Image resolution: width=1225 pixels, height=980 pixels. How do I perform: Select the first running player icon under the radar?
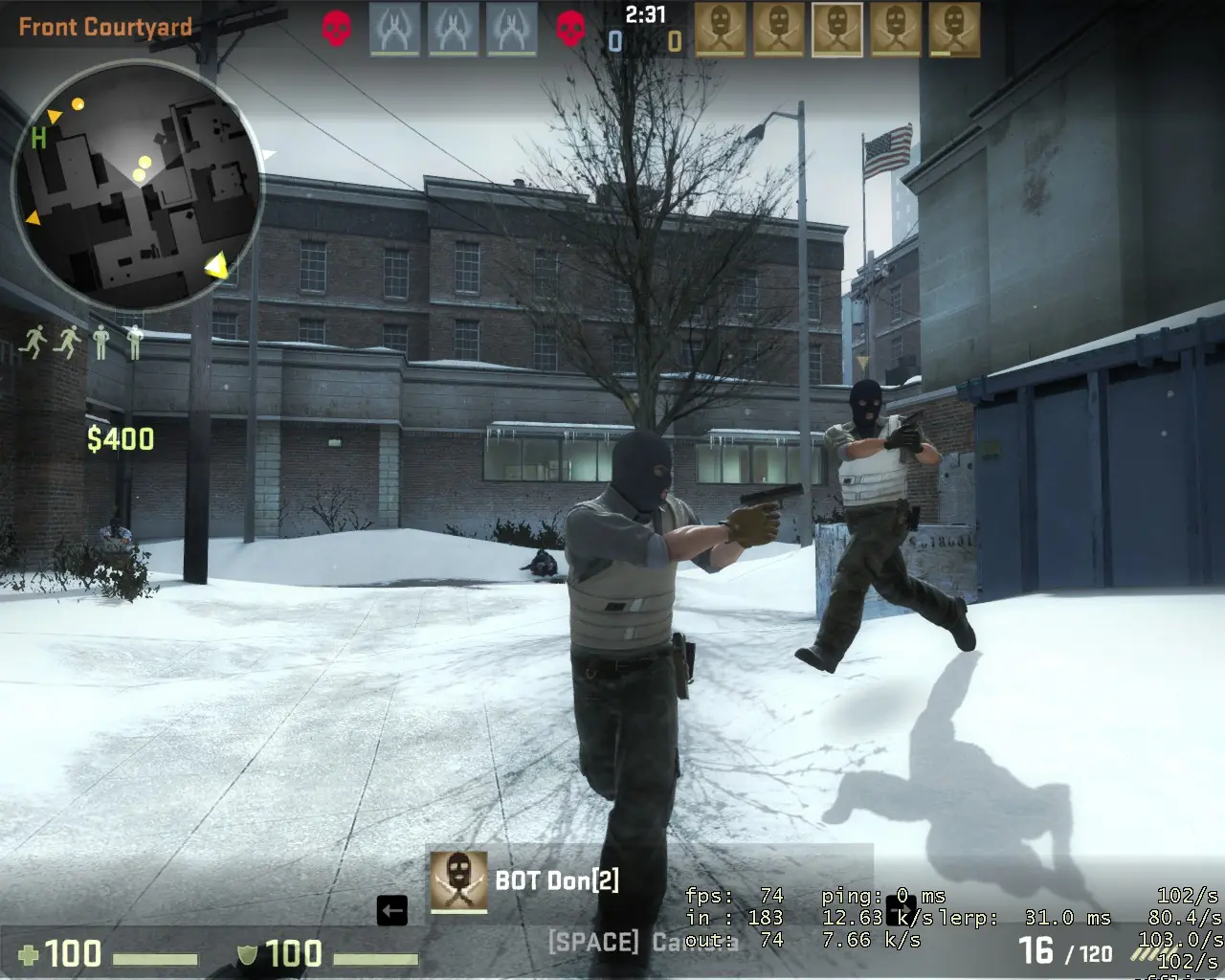coord(33,340)
